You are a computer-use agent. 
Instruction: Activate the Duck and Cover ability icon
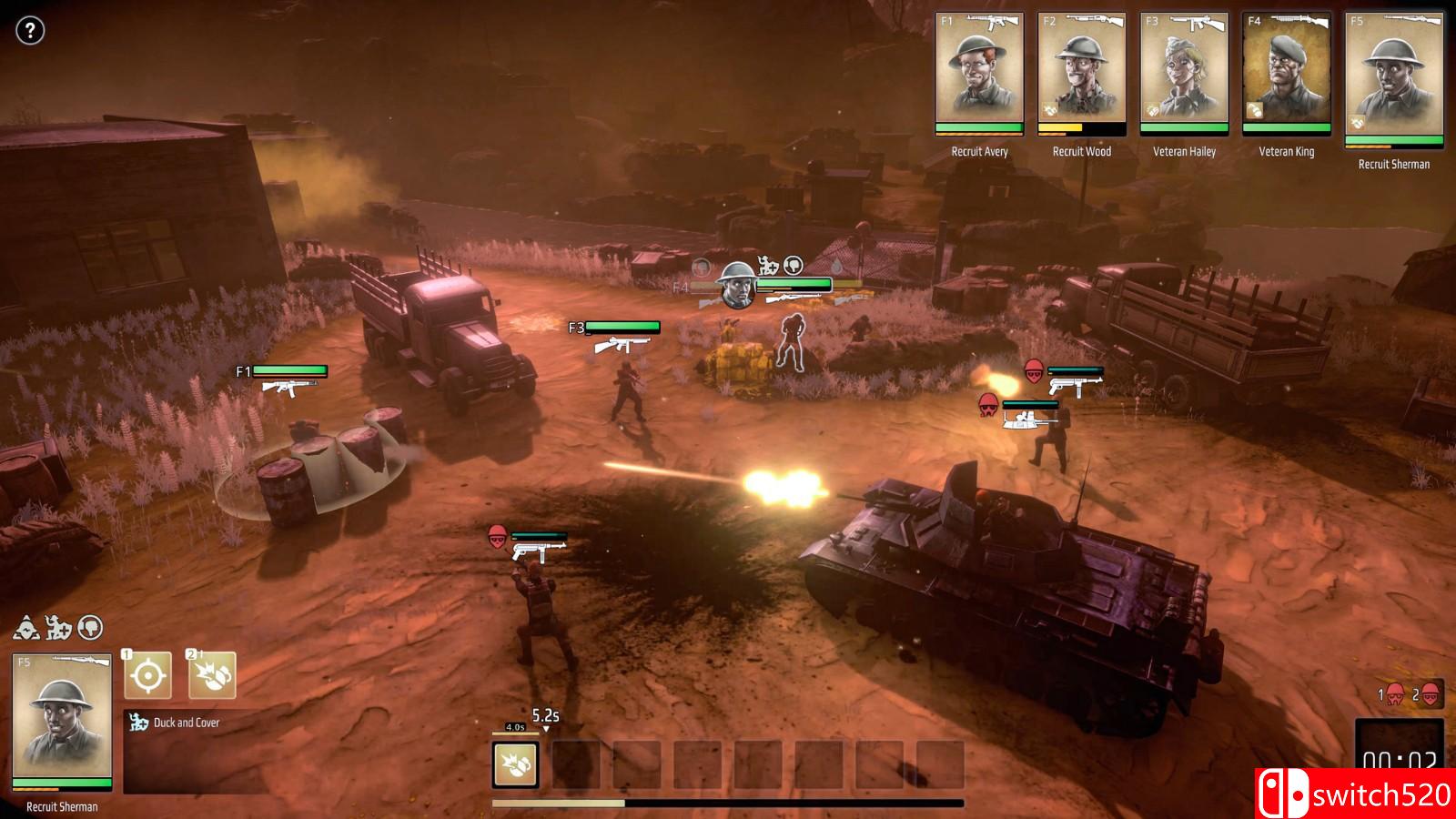tap(212, 676)
